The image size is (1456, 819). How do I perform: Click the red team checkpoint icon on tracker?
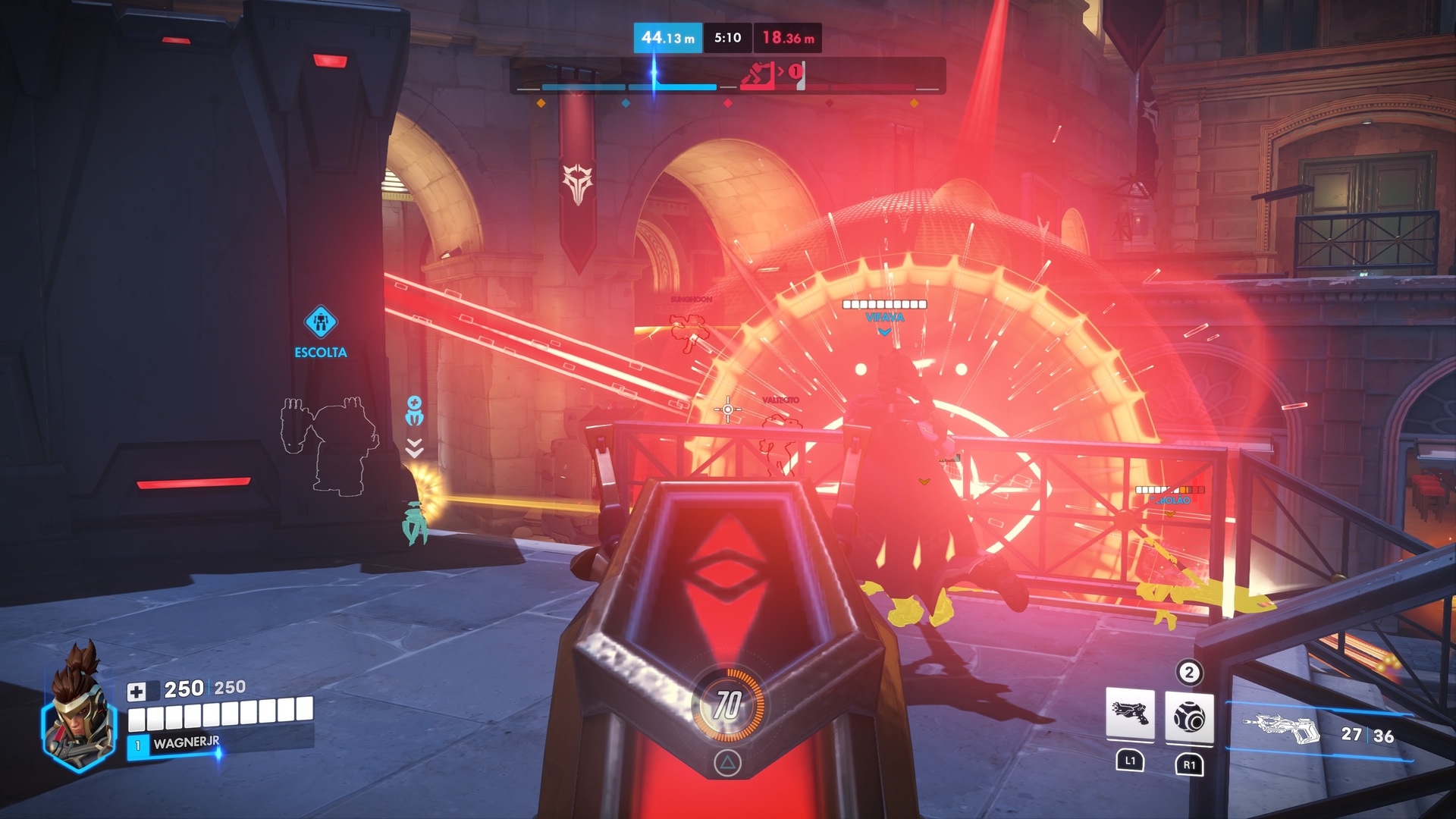(x=758, y=74)
